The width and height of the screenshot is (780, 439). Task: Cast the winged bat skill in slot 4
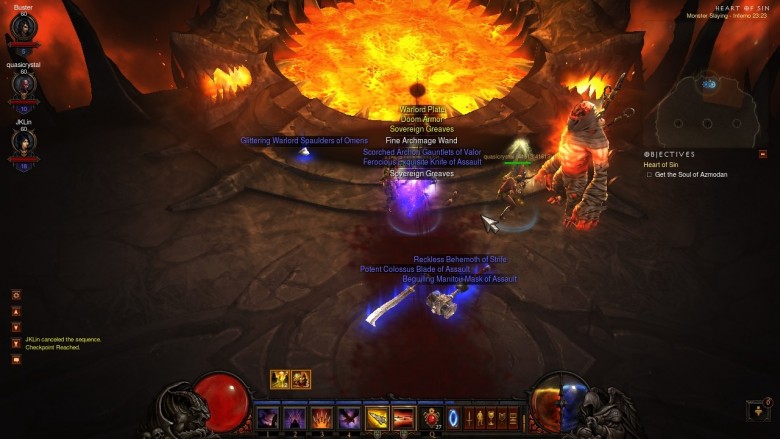(x=349, y=417)
